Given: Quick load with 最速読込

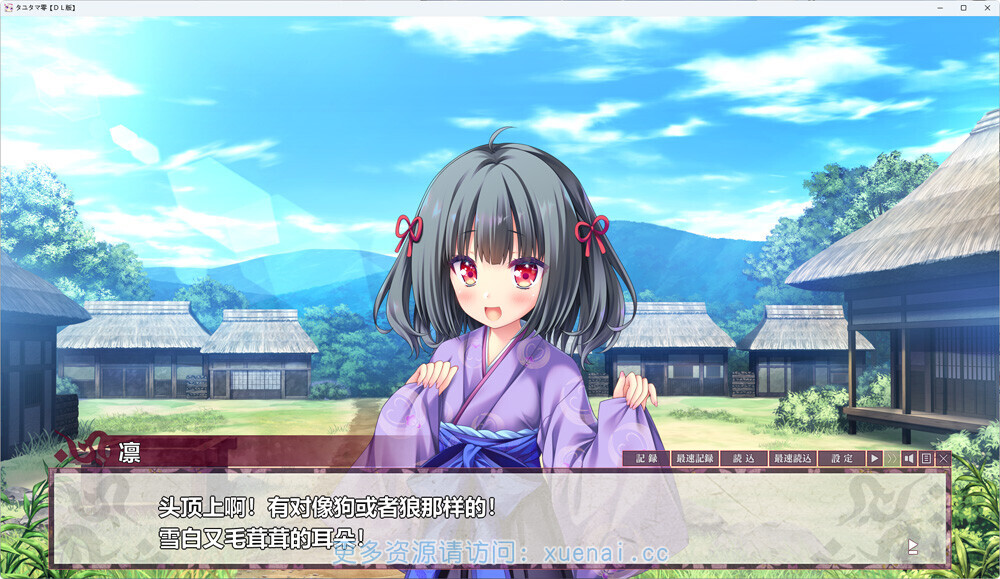Looking at the screenshot, I should [793, 458].
